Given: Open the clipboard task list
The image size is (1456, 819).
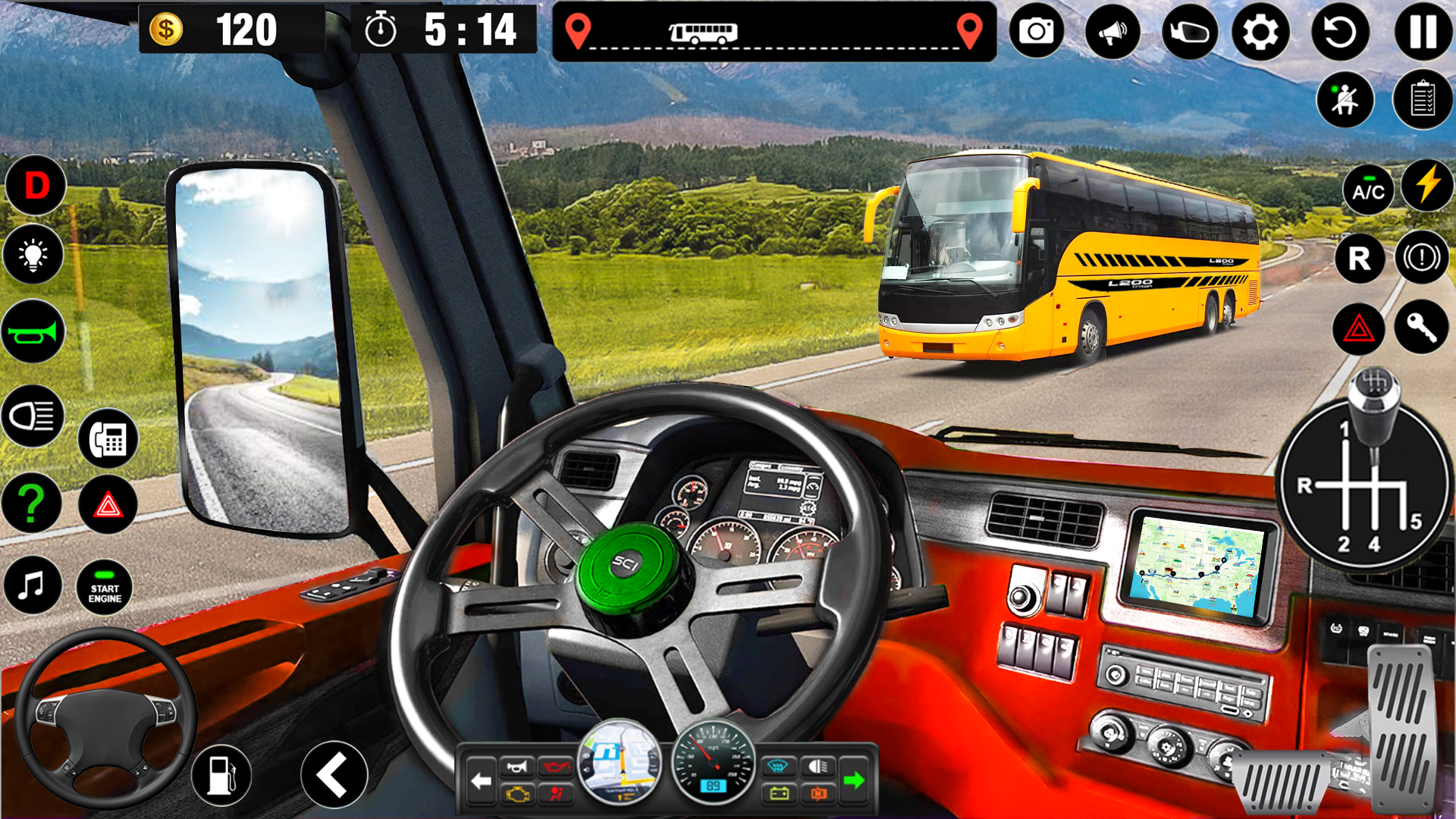Looking at the screenshot, I should [1422, 100].
